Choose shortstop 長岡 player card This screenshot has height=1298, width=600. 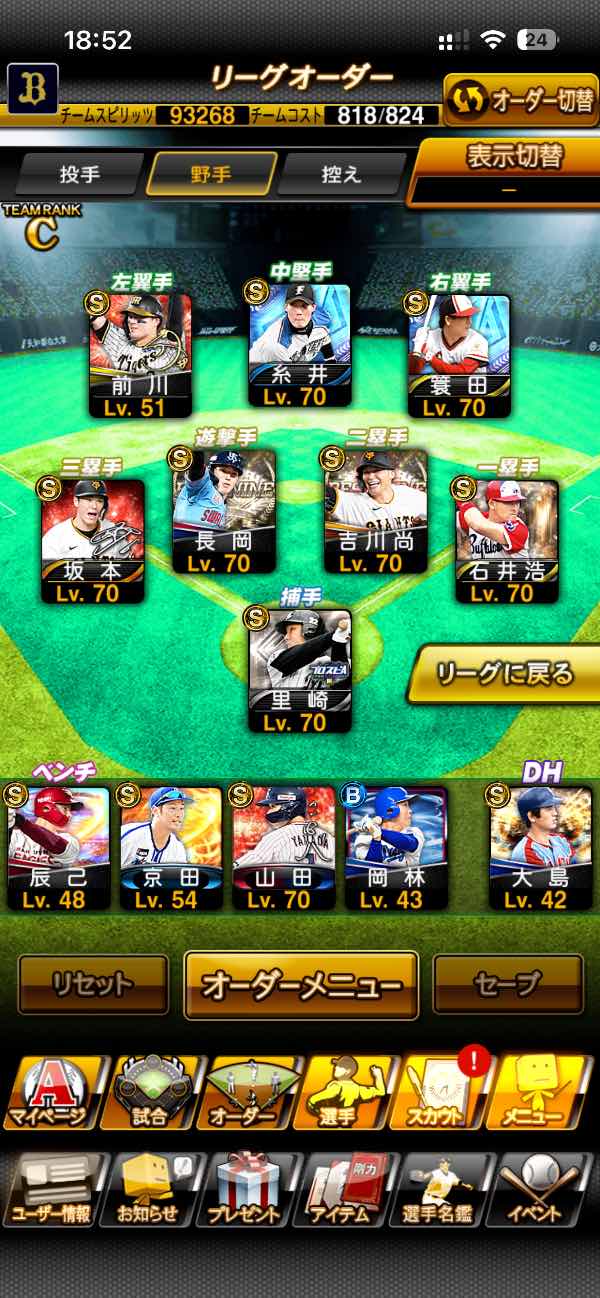[223, 512]
